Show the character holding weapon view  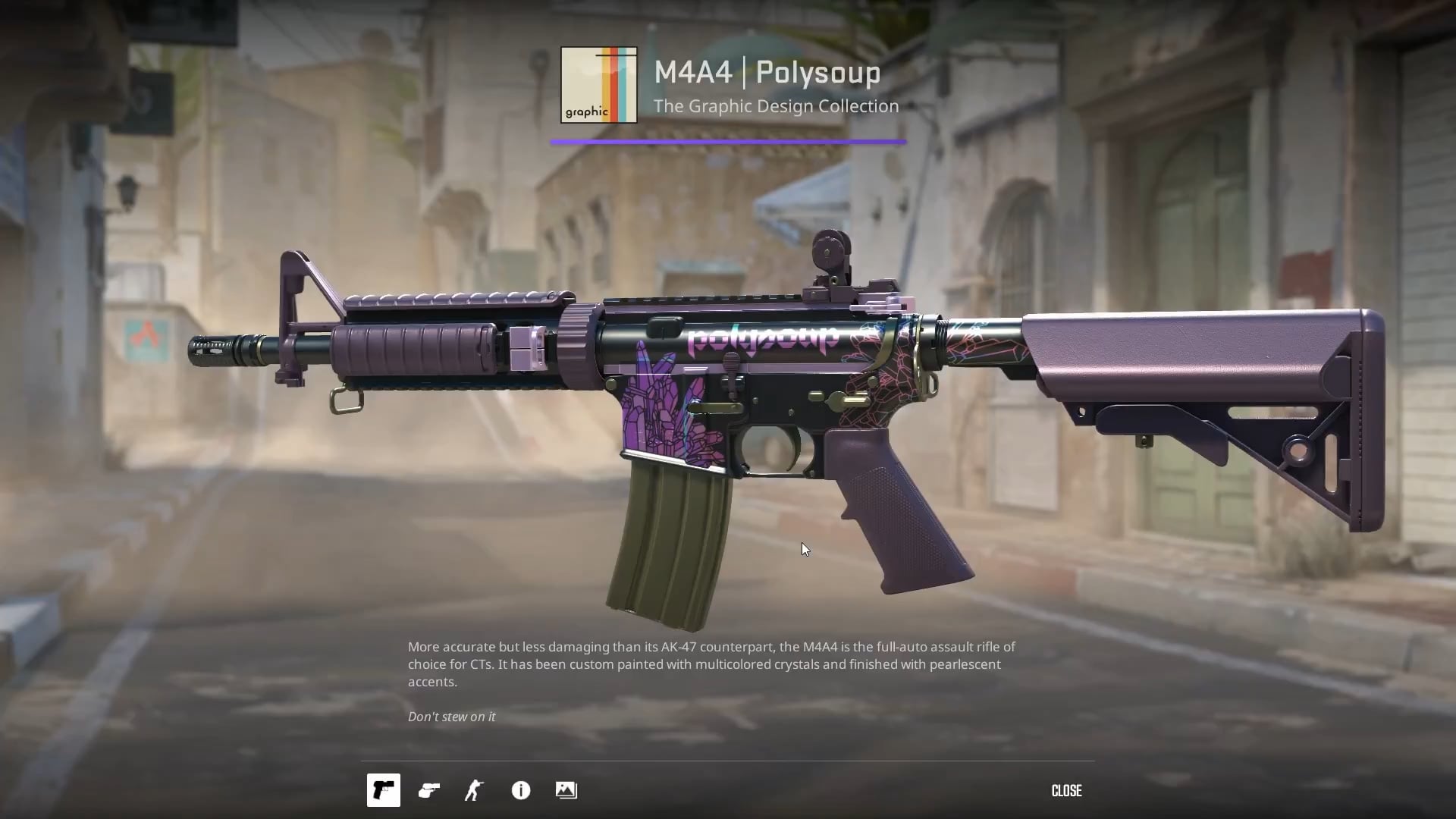475,790
